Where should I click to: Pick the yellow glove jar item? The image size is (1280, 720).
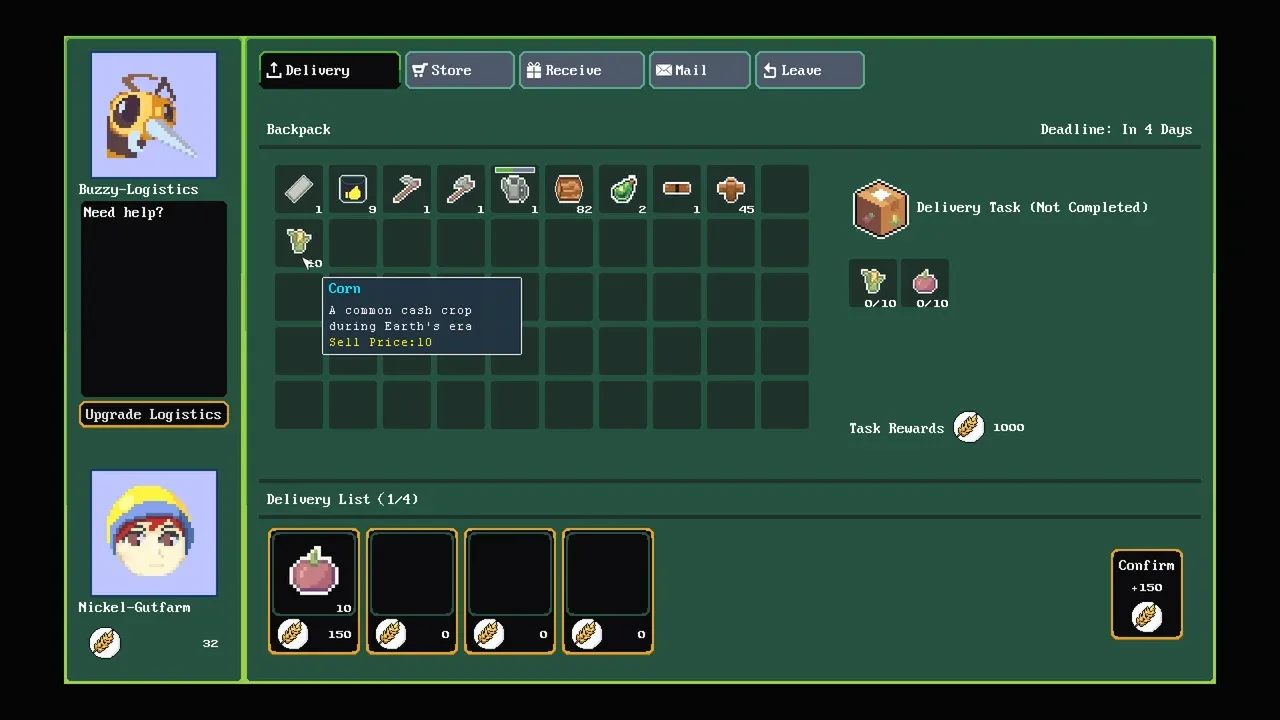[353, 189]
